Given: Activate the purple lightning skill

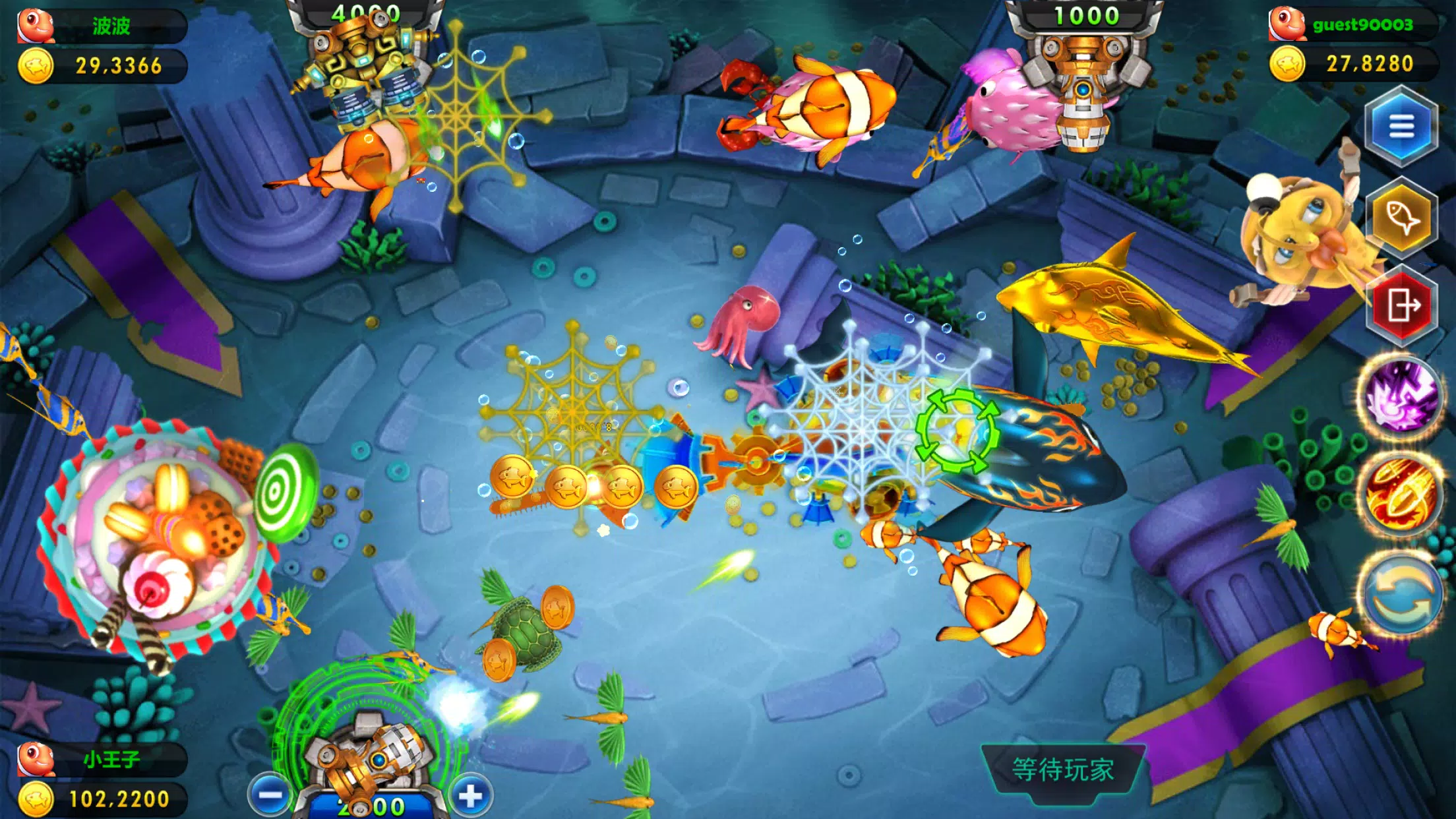Looking at the screenshot, I should 1401,398.
